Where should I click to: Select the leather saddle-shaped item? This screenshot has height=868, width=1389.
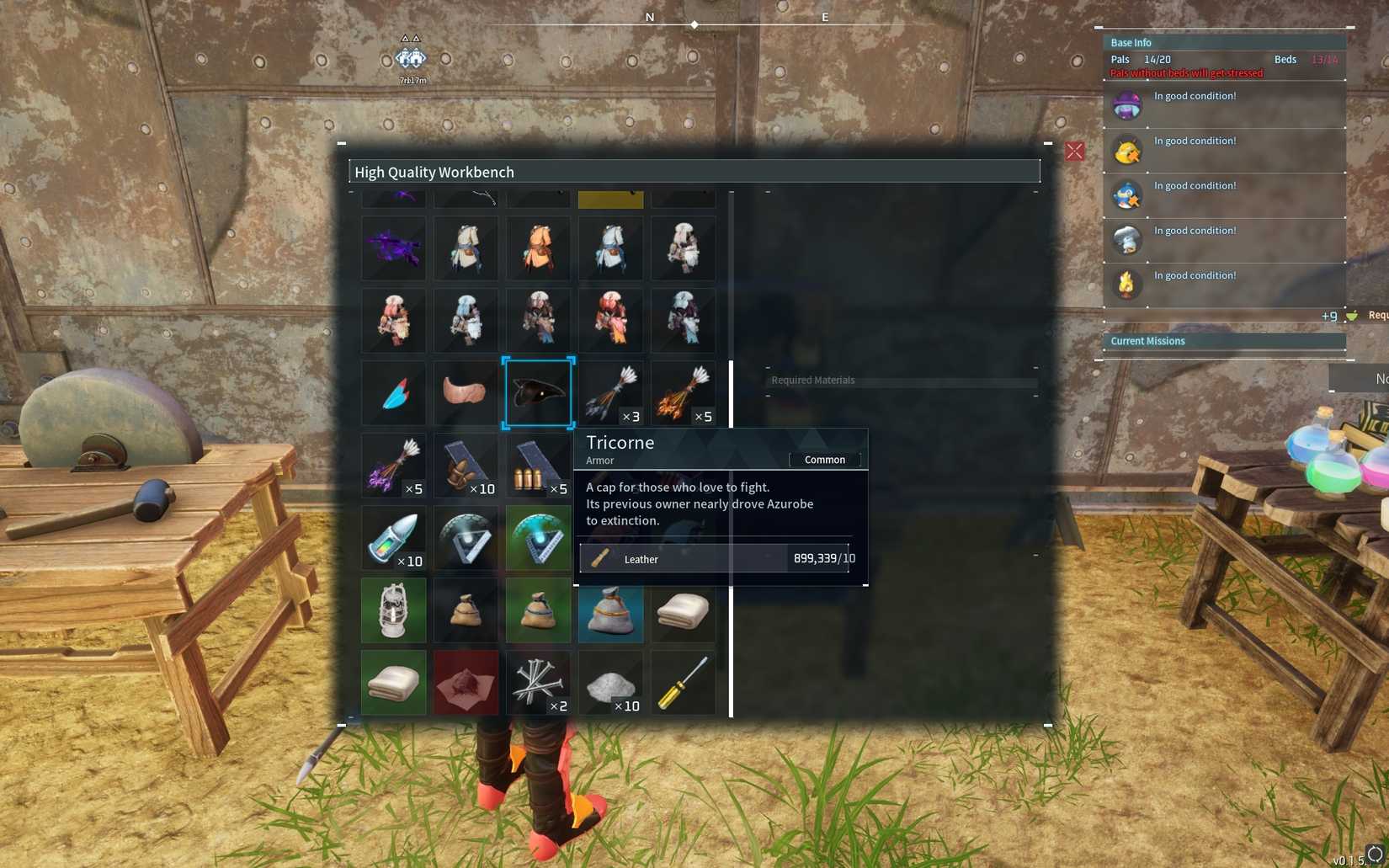point(466,391)
